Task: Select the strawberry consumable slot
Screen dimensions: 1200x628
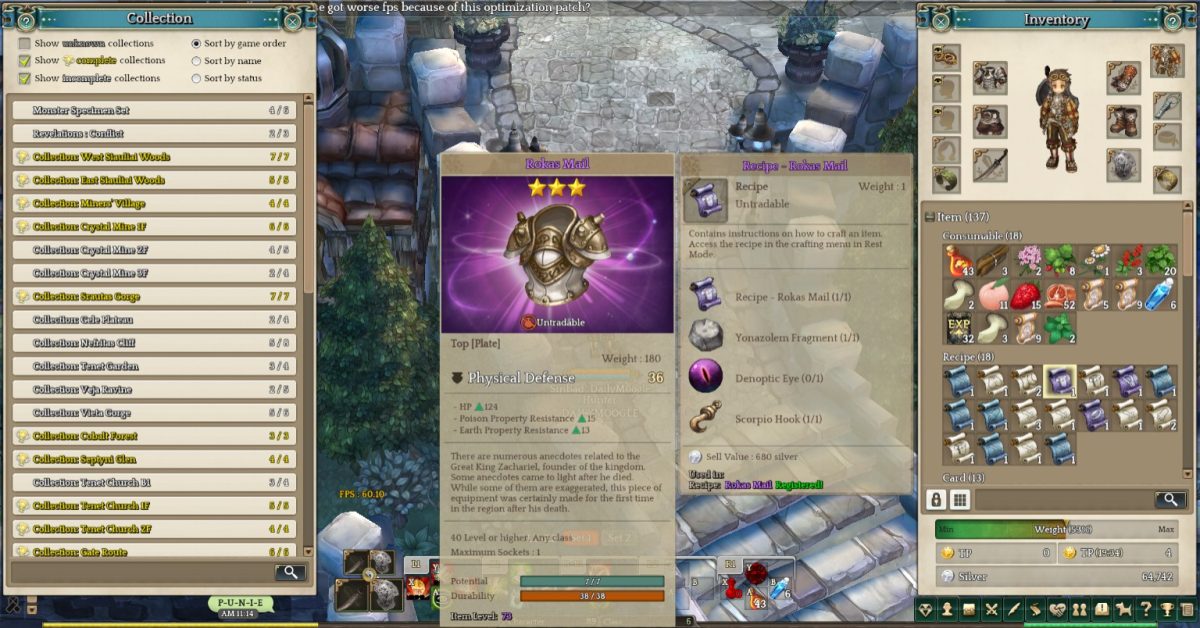Action: tap(1027, 296)
